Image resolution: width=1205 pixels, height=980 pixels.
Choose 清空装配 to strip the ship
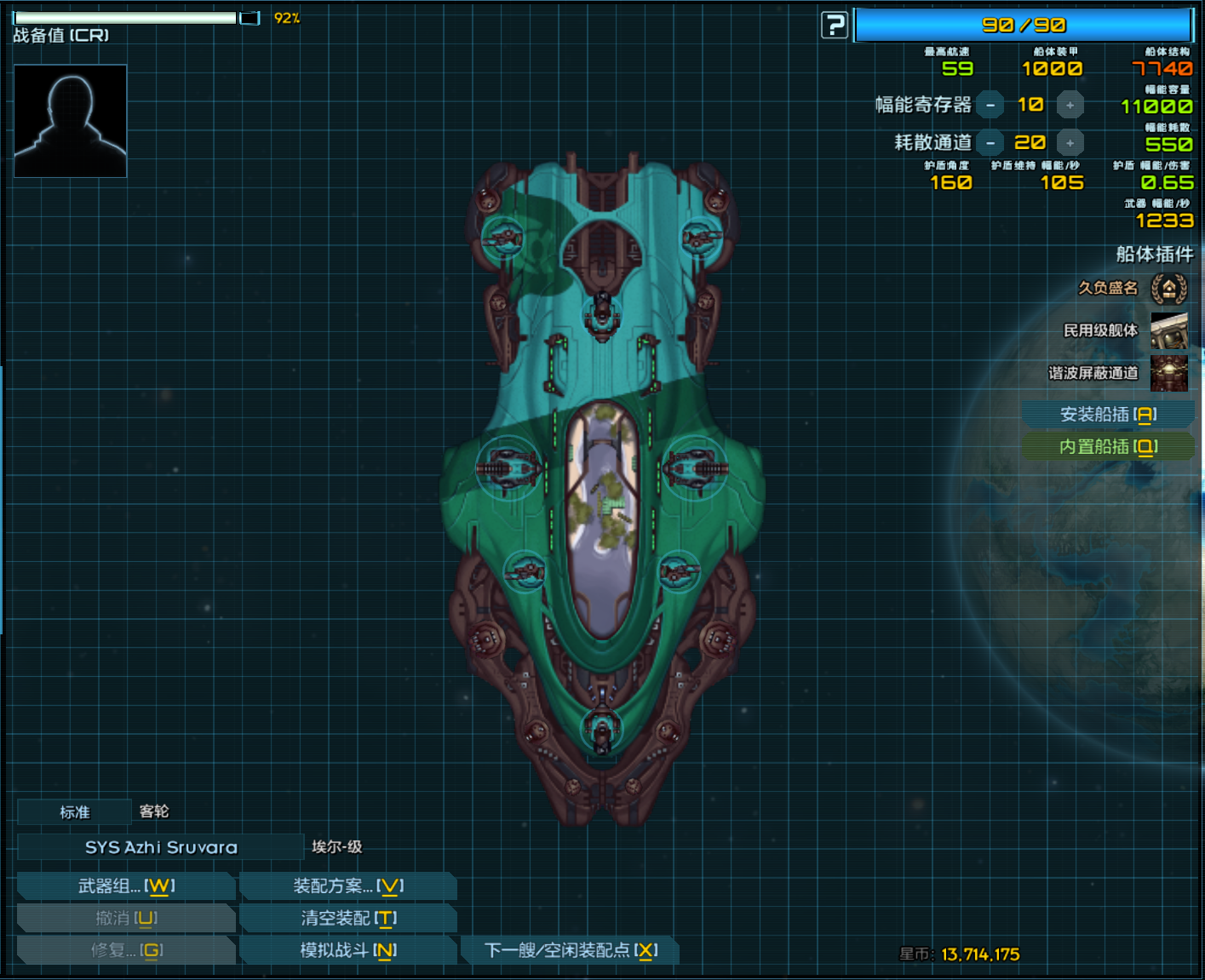point(348,919)
